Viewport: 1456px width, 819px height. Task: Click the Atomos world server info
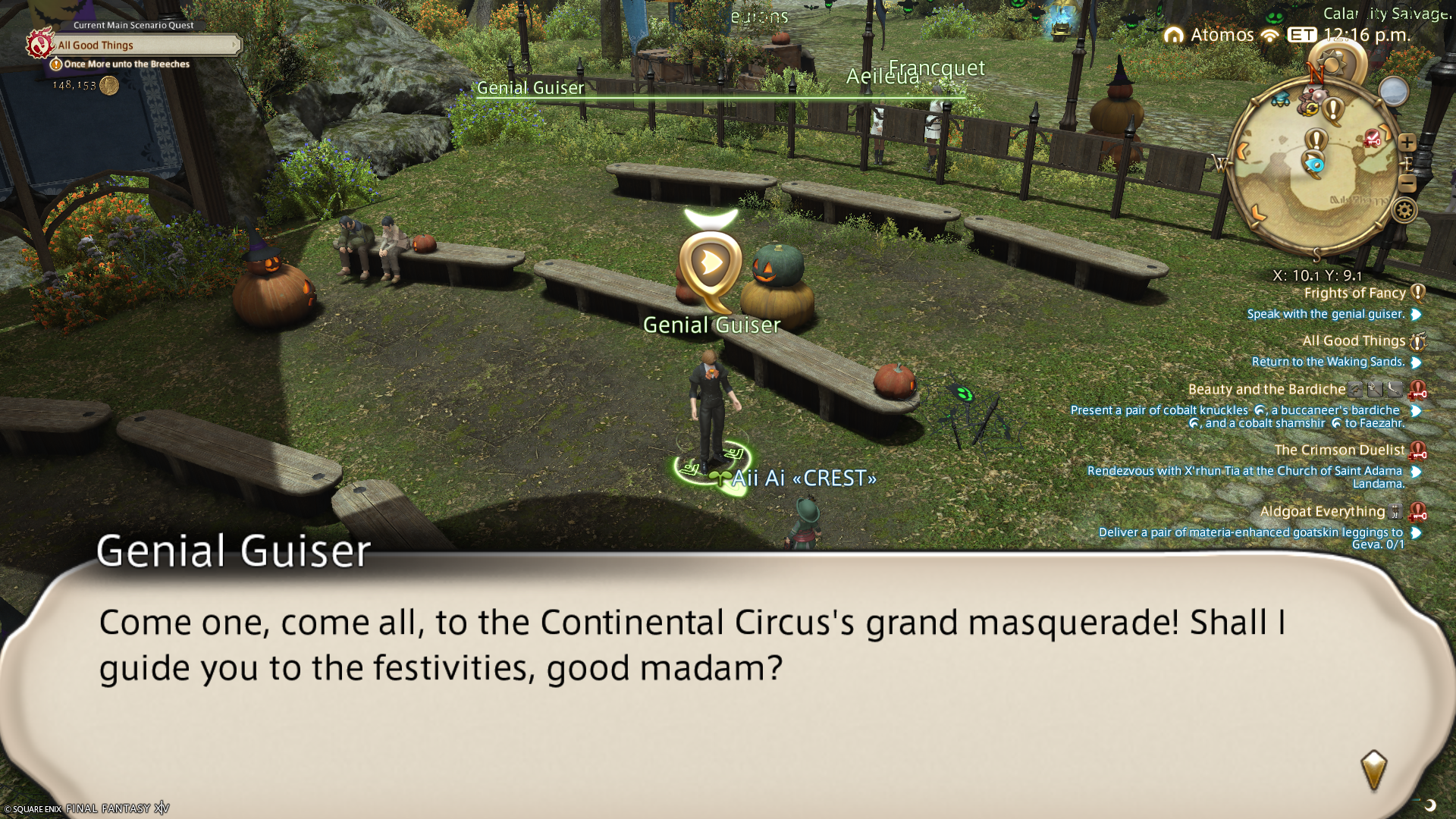[x=1222, y=35]
